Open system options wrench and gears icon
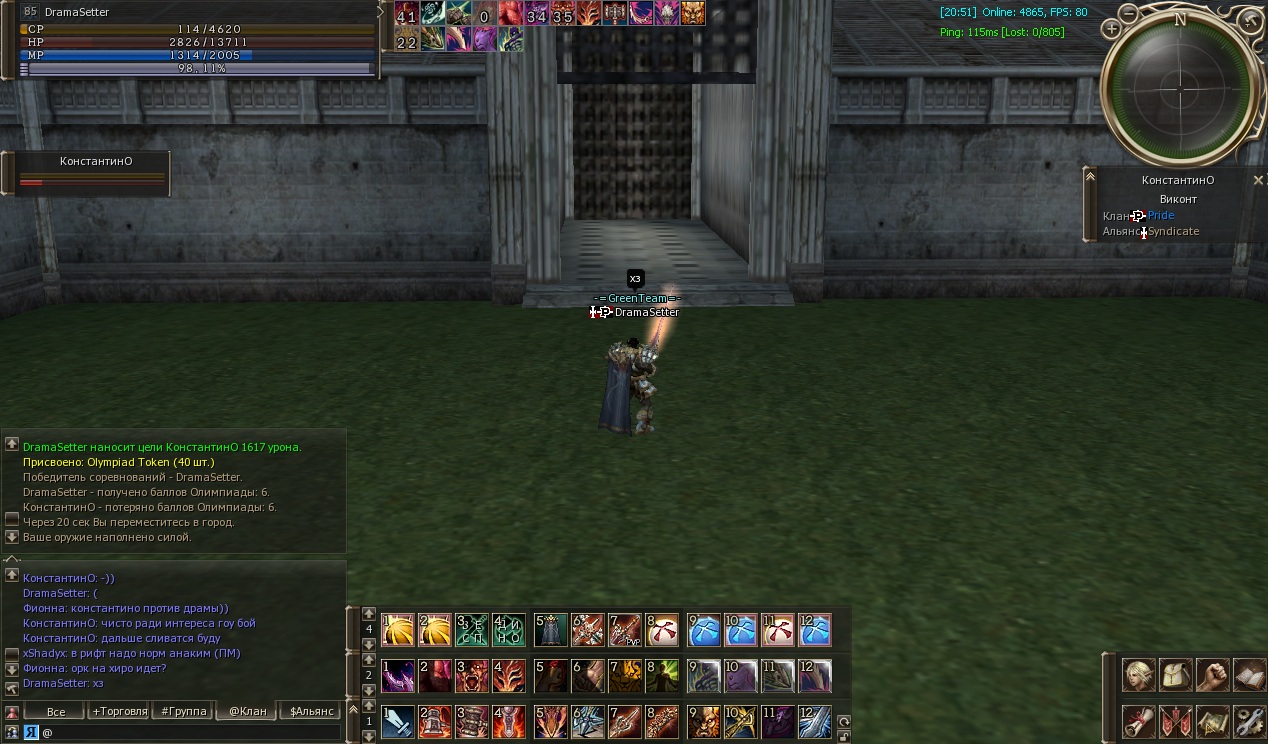 coord(1249,720)
